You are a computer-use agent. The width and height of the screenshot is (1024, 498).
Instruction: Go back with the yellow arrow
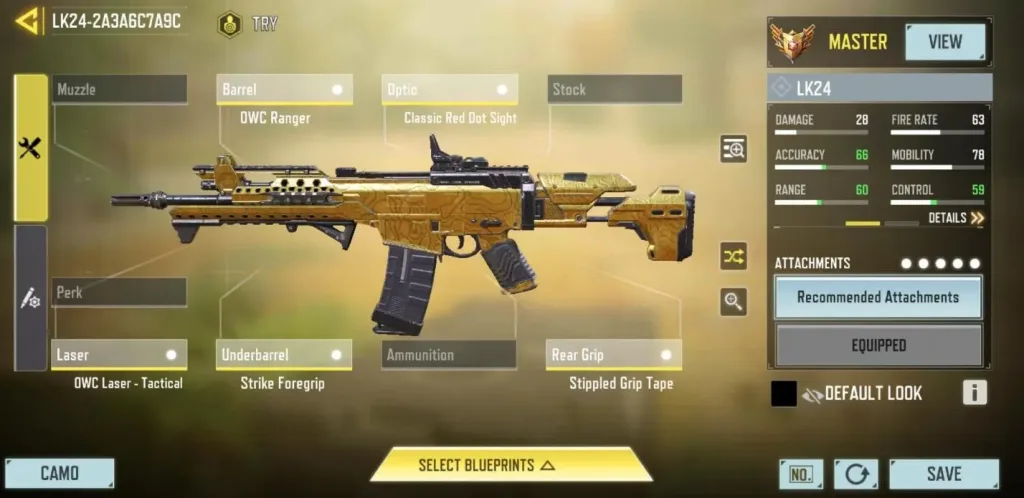coord(27,21)
